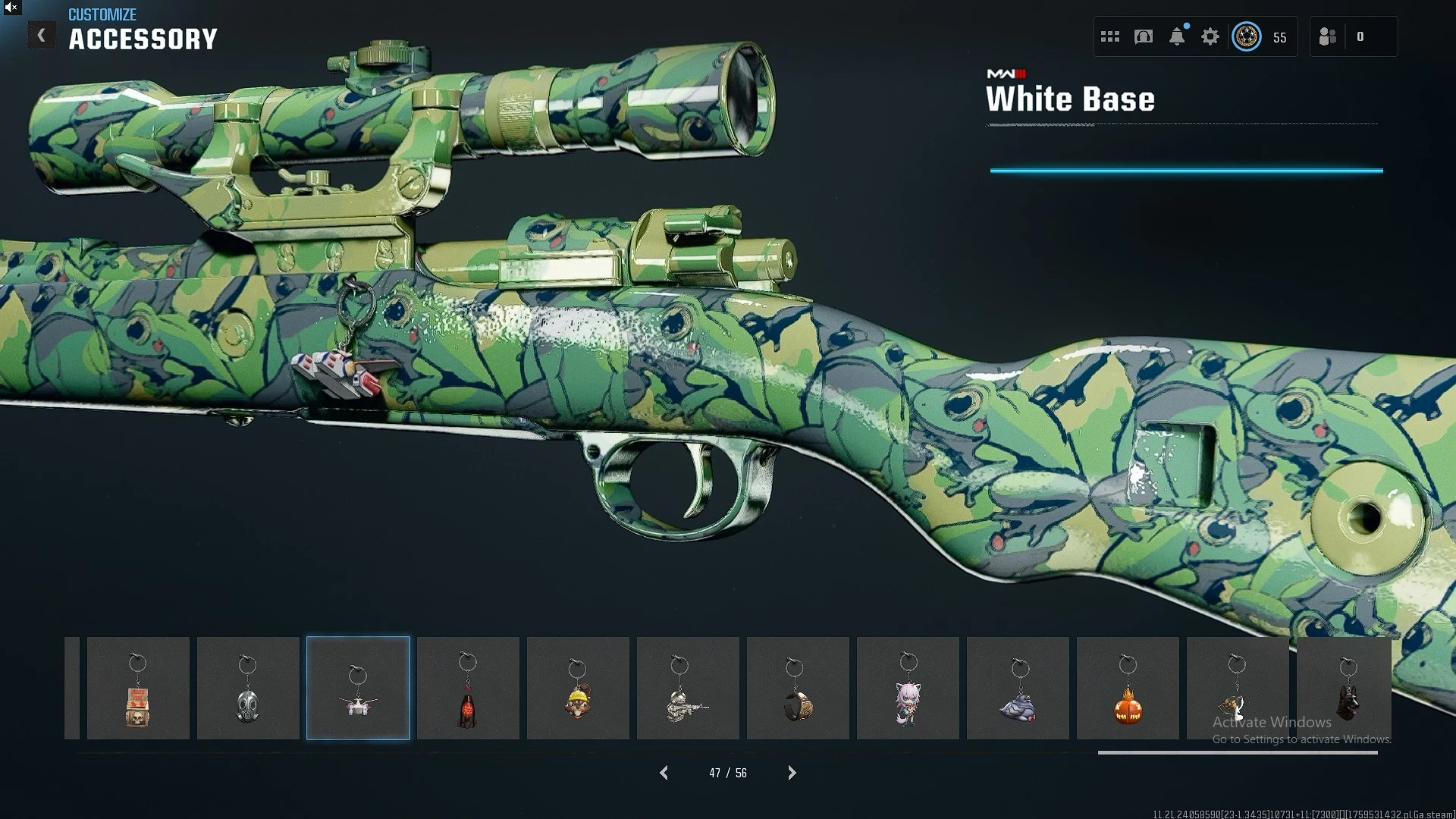Advance to the next charm with right arrow
1456x819 pixels.
792,773
